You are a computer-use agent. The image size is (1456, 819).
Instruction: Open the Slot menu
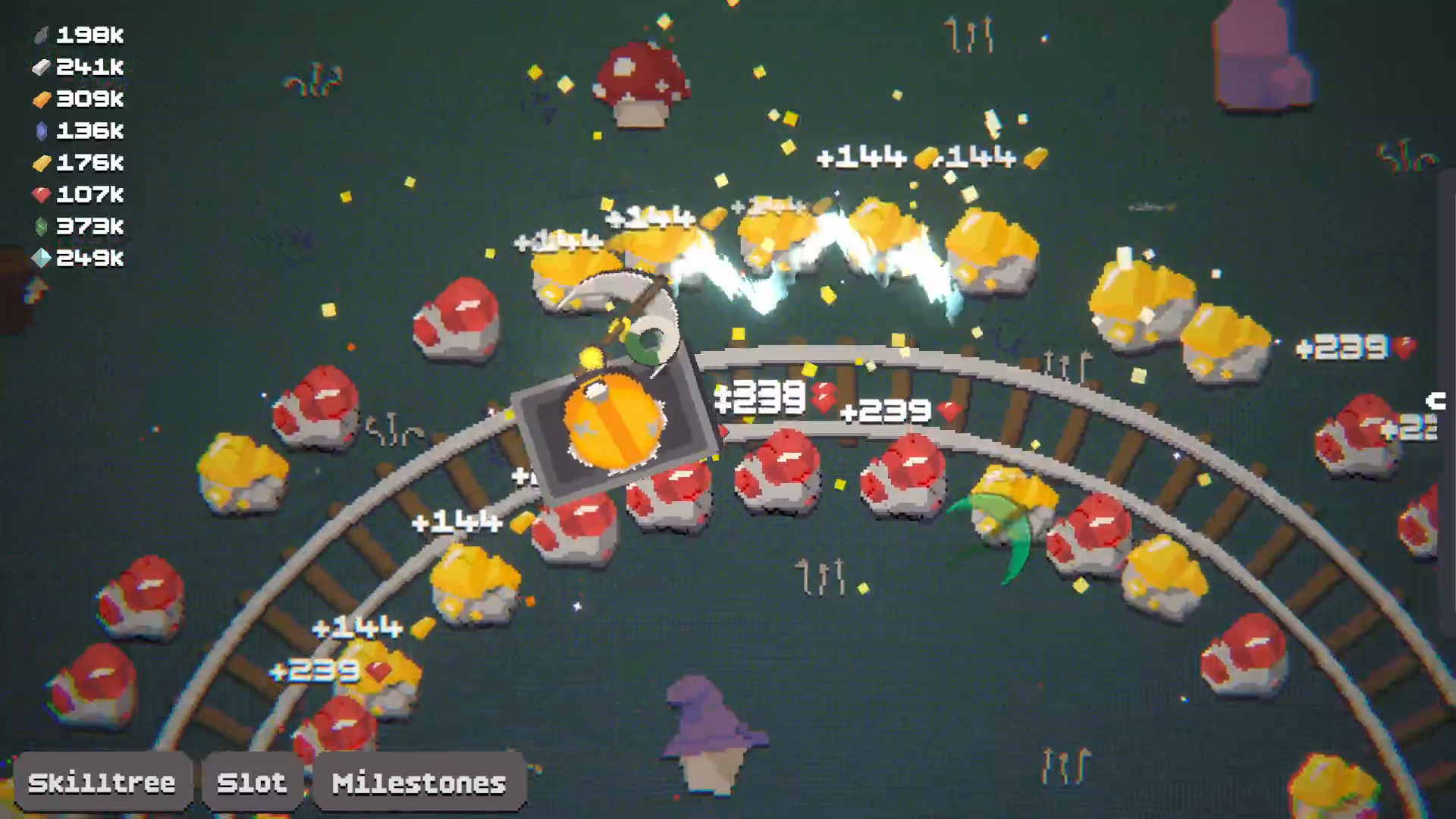pos(253,781)
